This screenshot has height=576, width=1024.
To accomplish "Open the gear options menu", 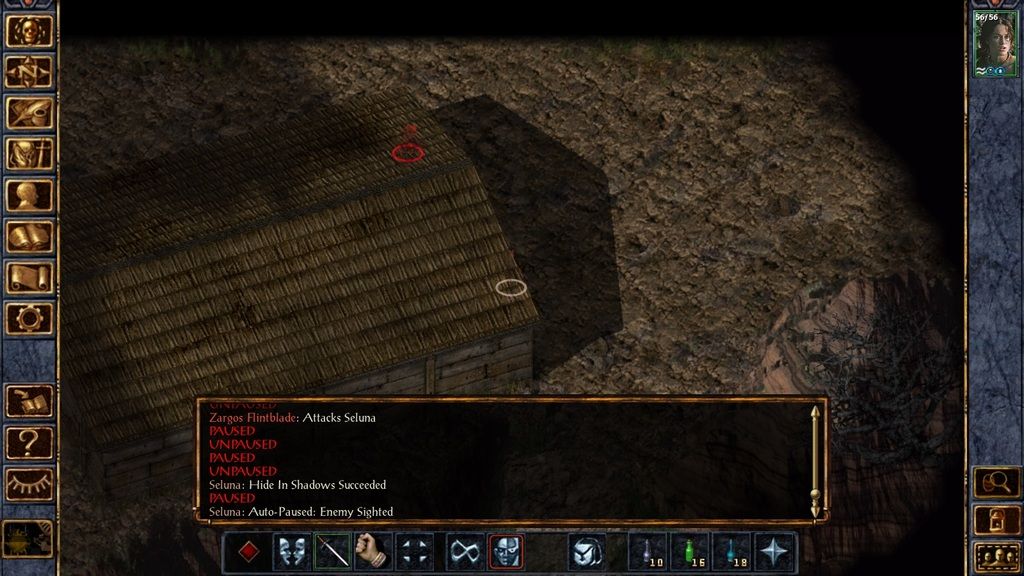I will coord(29,318).
